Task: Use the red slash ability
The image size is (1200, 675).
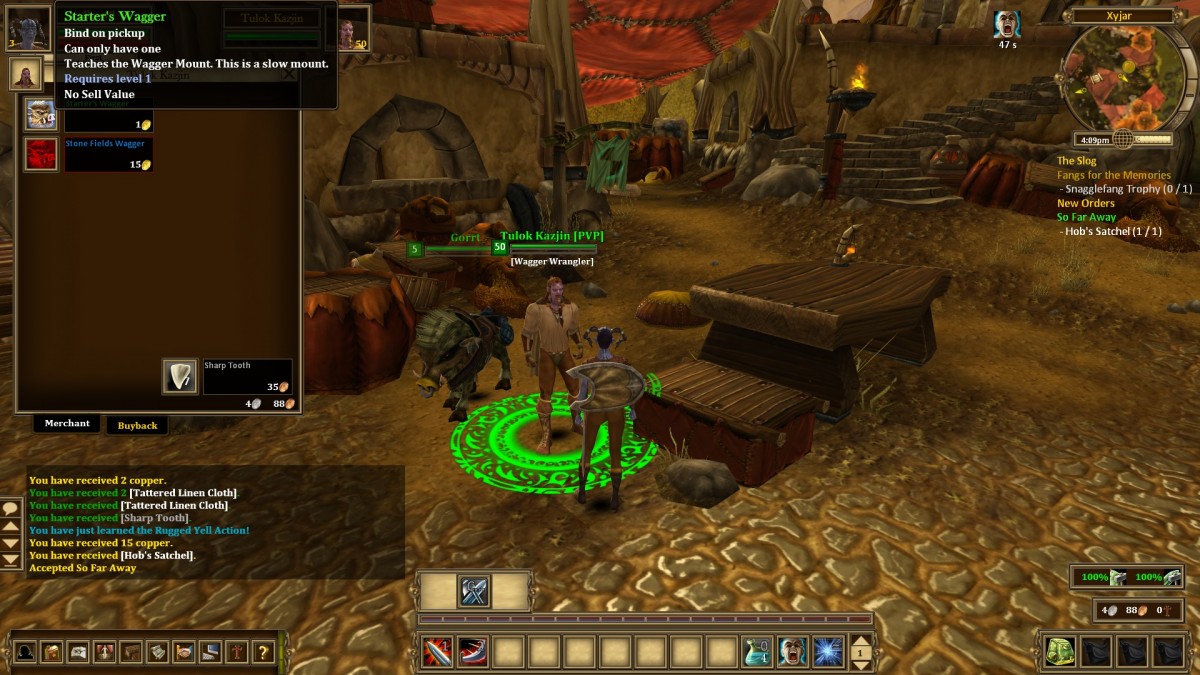Action: coord(473,652)
